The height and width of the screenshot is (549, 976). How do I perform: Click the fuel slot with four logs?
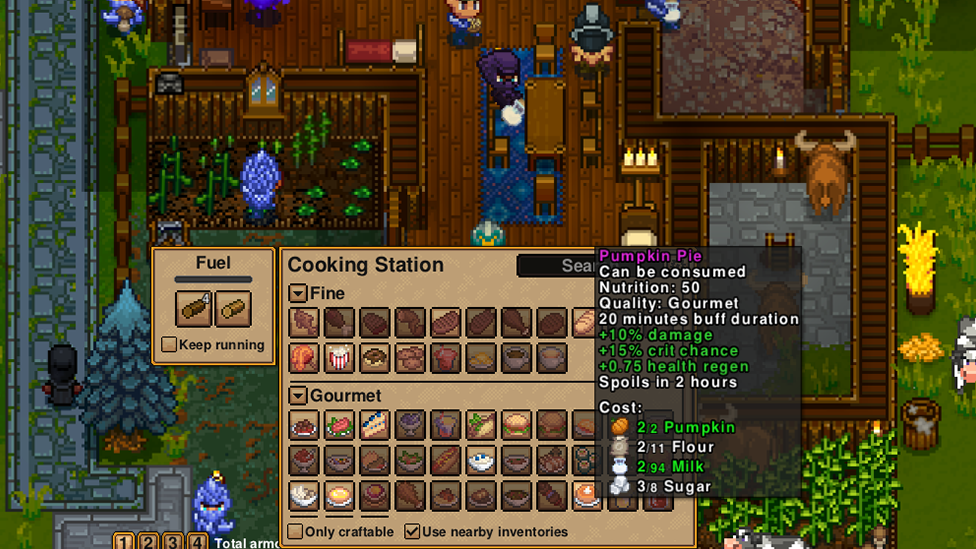point(194,309)
